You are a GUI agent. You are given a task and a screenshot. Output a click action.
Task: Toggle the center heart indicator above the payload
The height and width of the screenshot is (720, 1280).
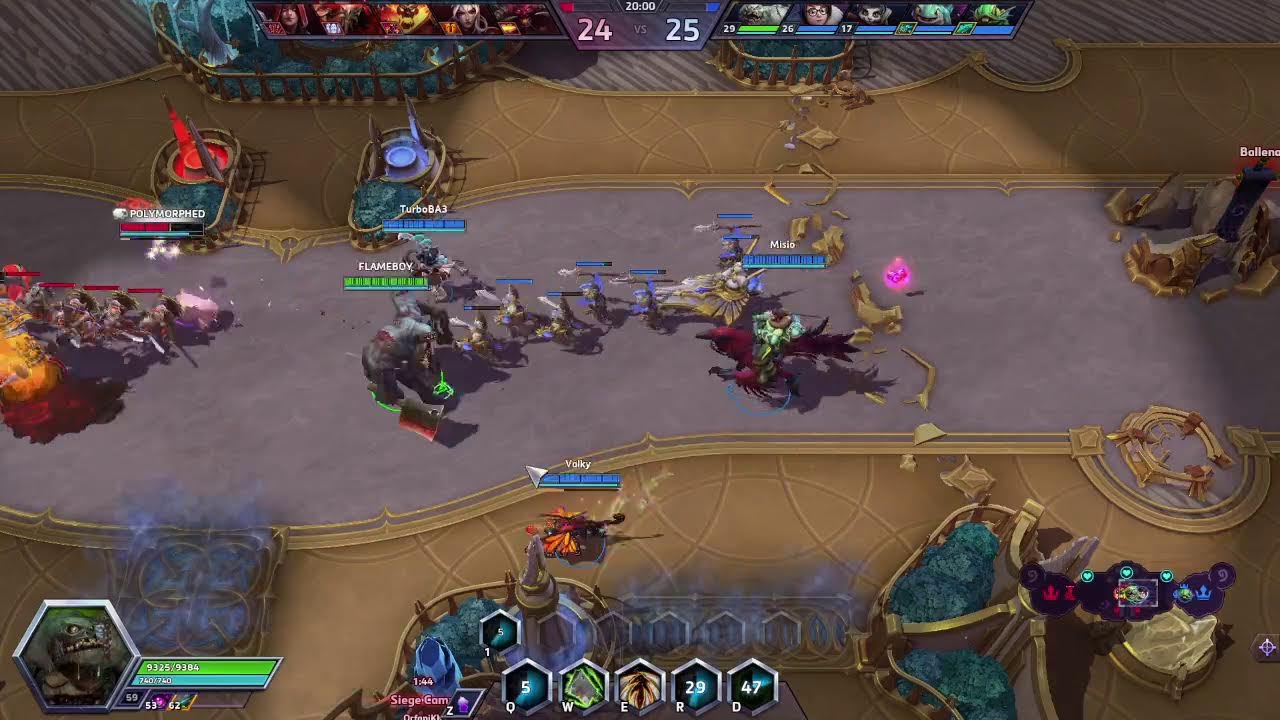1127,572
